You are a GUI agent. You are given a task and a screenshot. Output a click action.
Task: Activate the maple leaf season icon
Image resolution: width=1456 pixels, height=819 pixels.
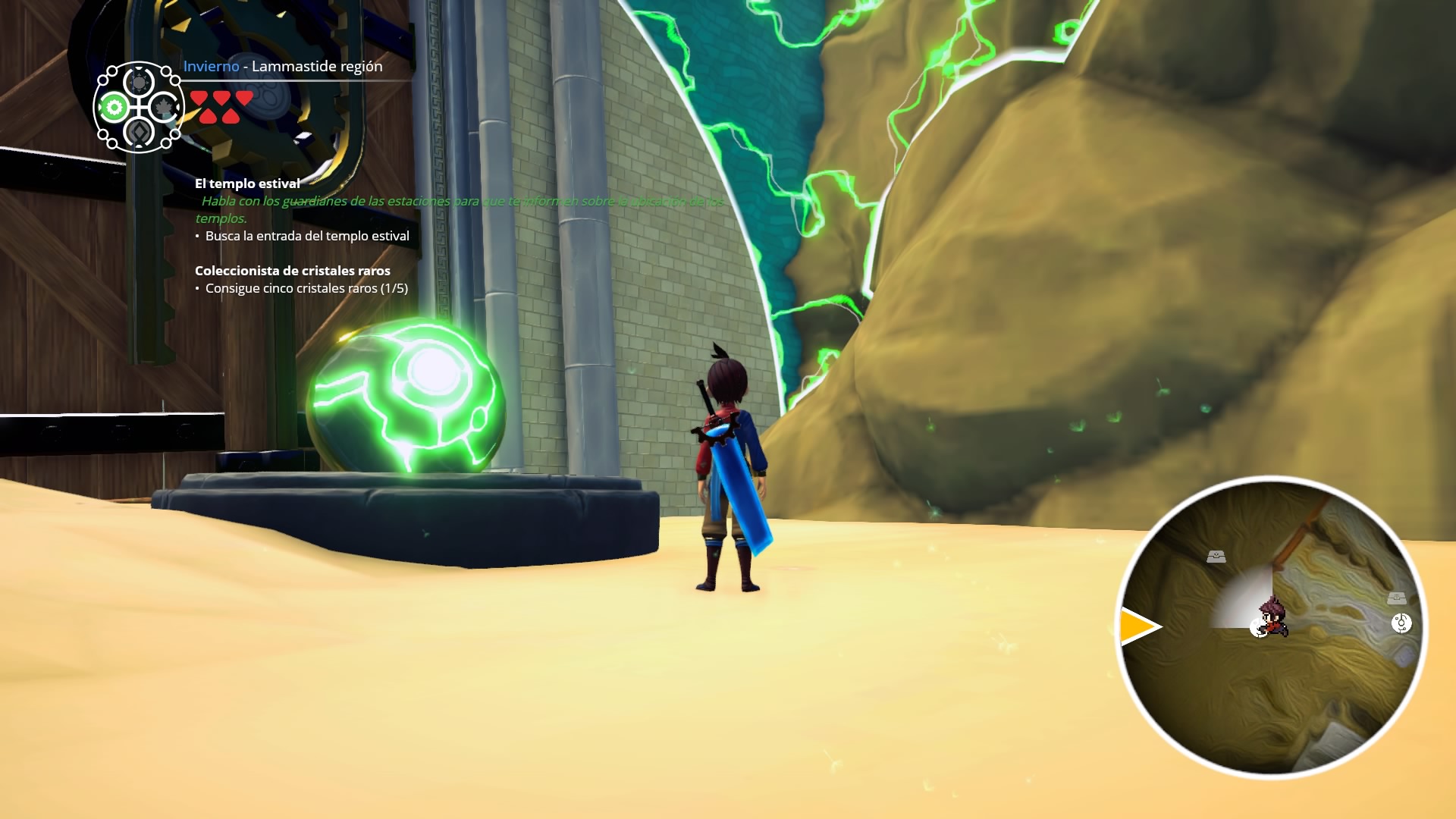tap(163, 108)
